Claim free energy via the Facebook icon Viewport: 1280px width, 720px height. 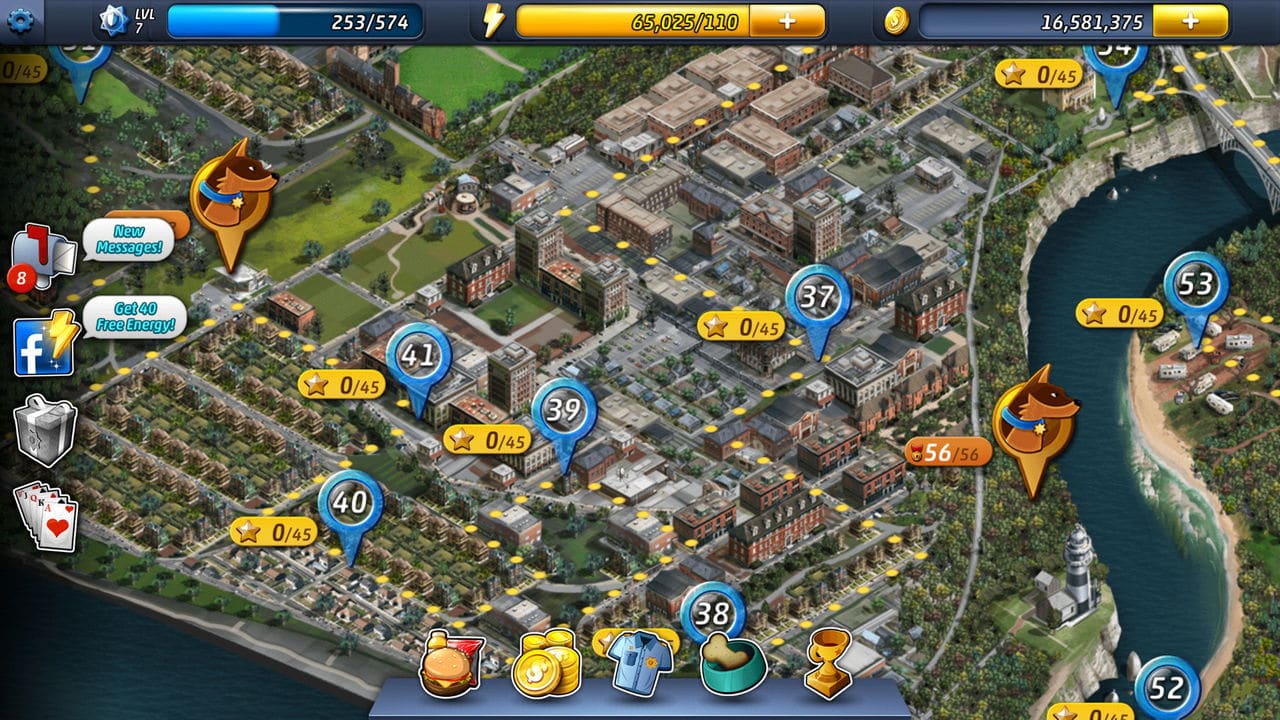coord(45,345)
